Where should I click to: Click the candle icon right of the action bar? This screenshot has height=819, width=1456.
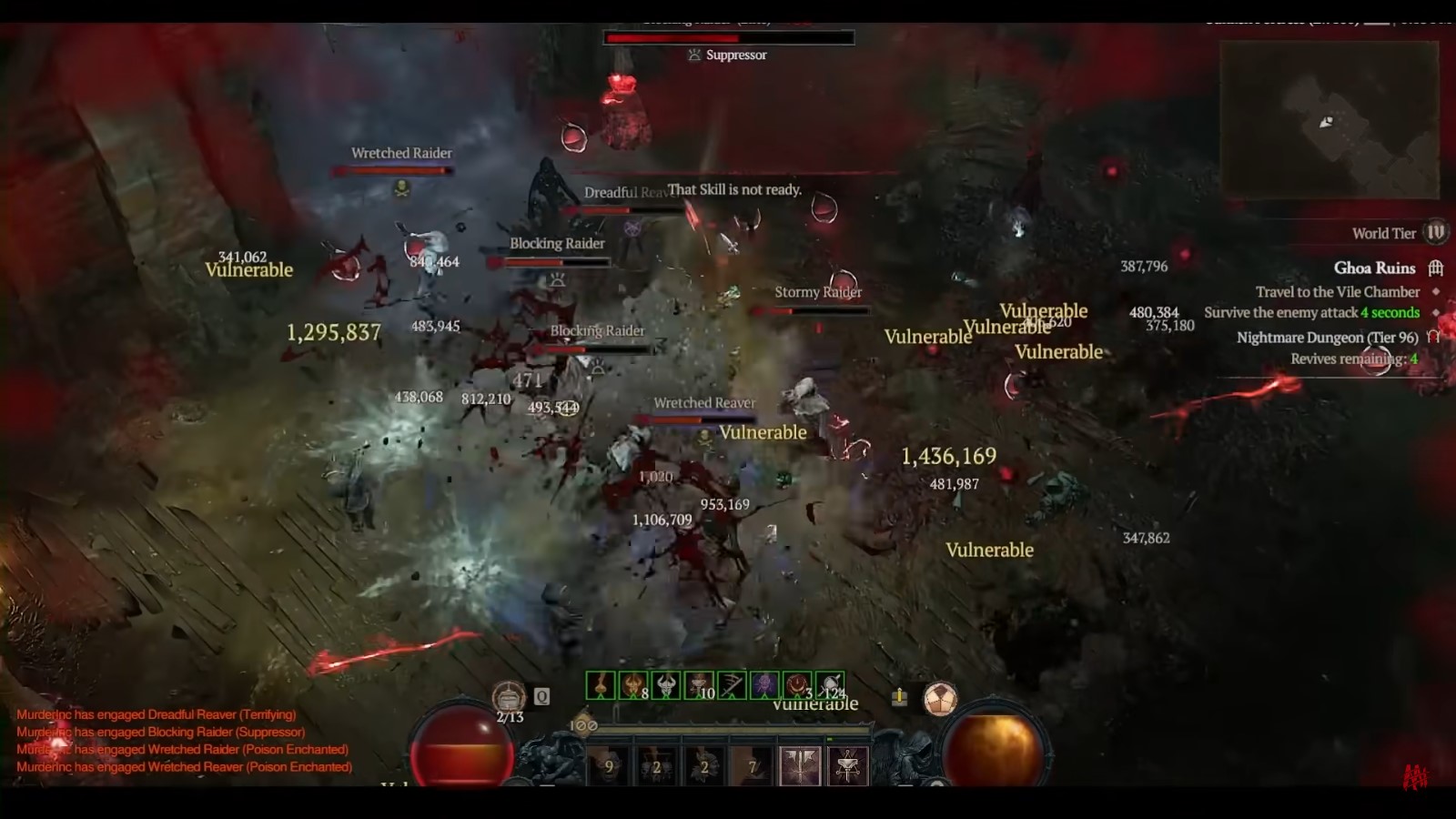898,696
